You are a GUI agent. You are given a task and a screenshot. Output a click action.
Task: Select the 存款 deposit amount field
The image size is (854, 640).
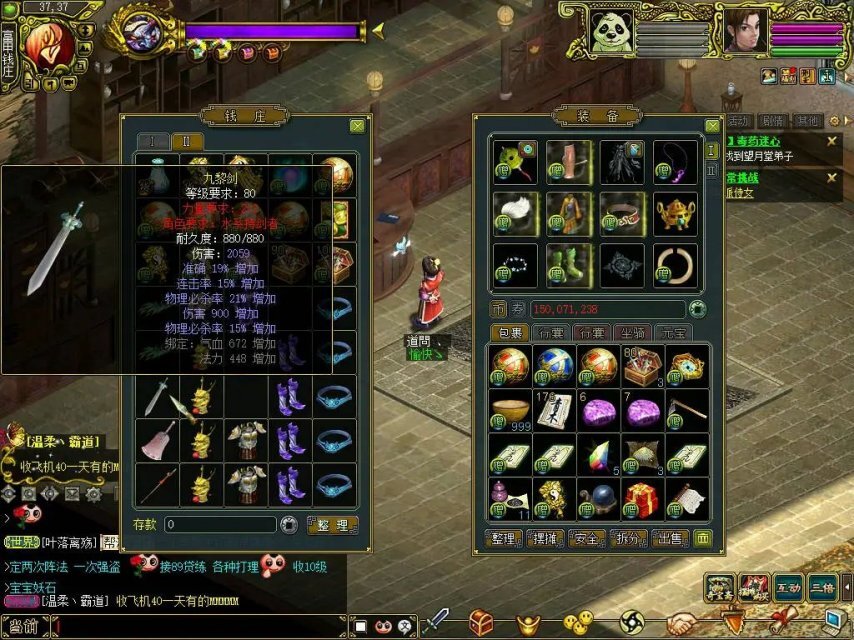click(x=220, y=524)
